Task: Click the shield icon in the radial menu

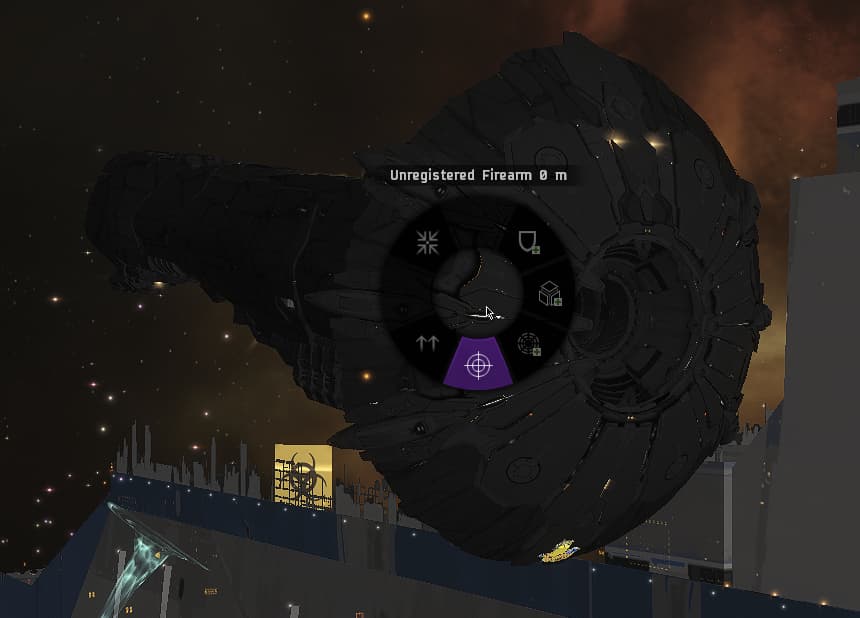Action: pyautogui.click(x=527, y=241)
